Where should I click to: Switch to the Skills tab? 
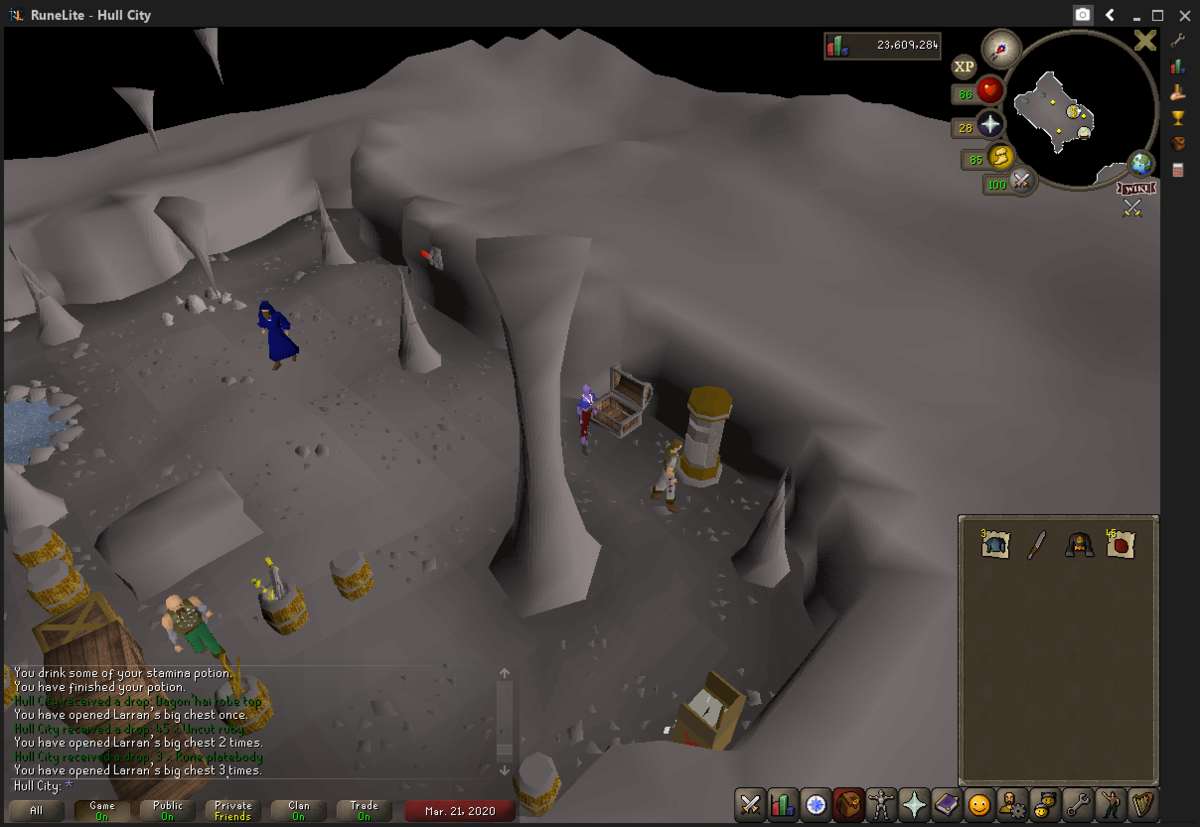[x=783, y=803]
